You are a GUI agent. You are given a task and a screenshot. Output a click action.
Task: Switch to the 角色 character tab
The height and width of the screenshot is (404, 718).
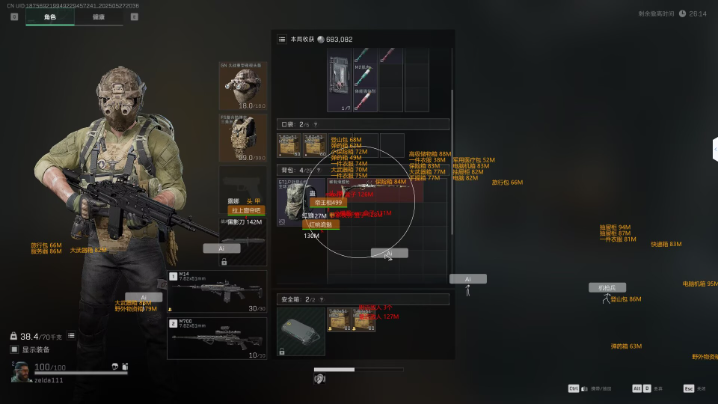coord(49,18)
